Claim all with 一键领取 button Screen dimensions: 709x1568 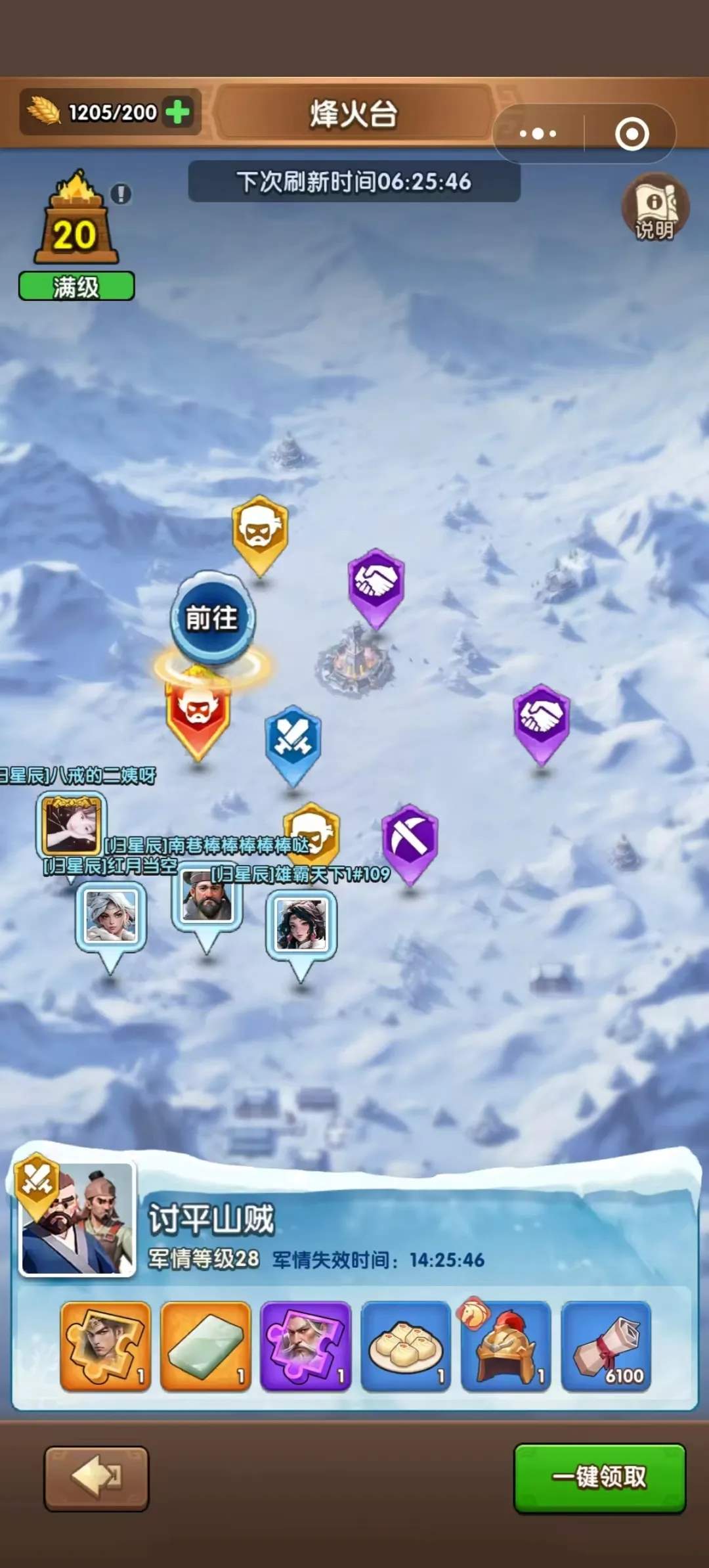[x=599, y=1477]
